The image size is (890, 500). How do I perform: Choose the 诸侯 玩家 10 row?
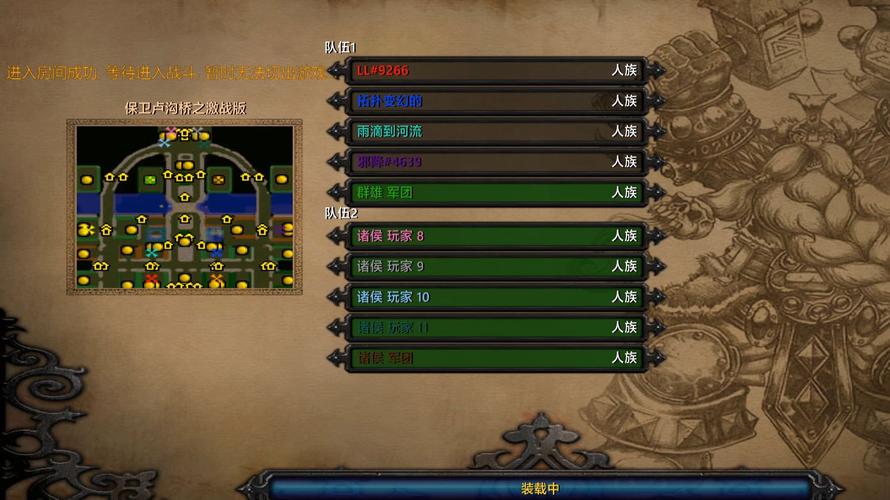point(496,297)
